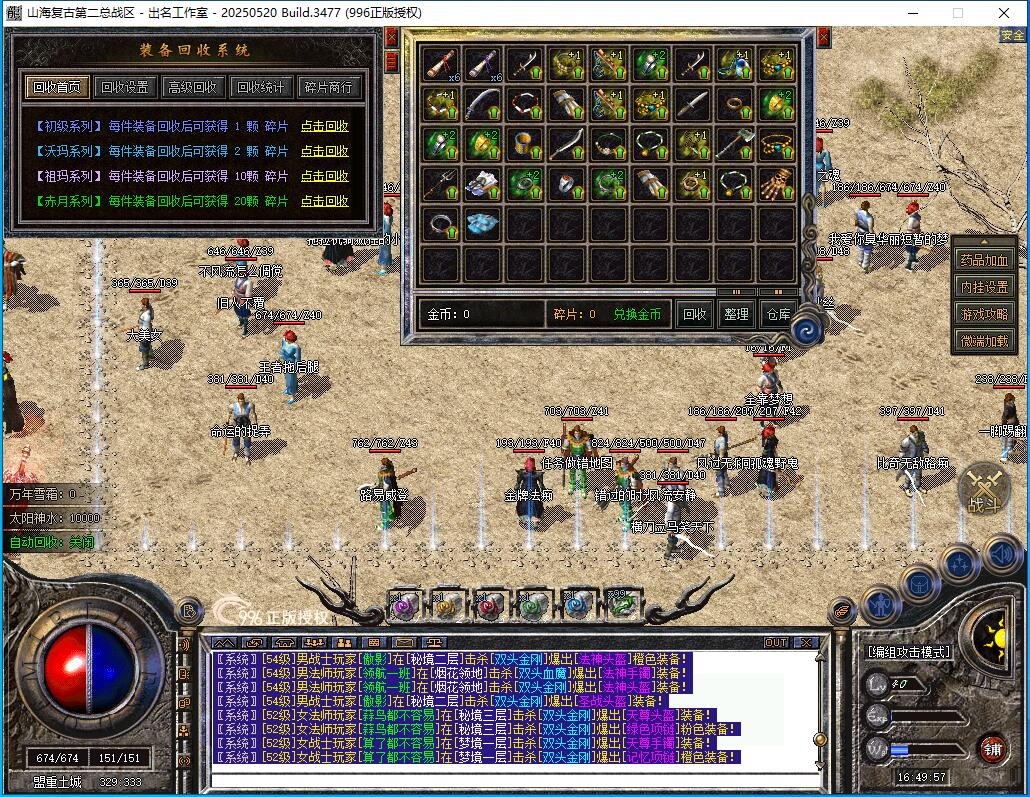The width and height of the screenshot is (1030, 797).
Task: Switch to the 回收设置 tab
Action: click(x=125, y=87)
